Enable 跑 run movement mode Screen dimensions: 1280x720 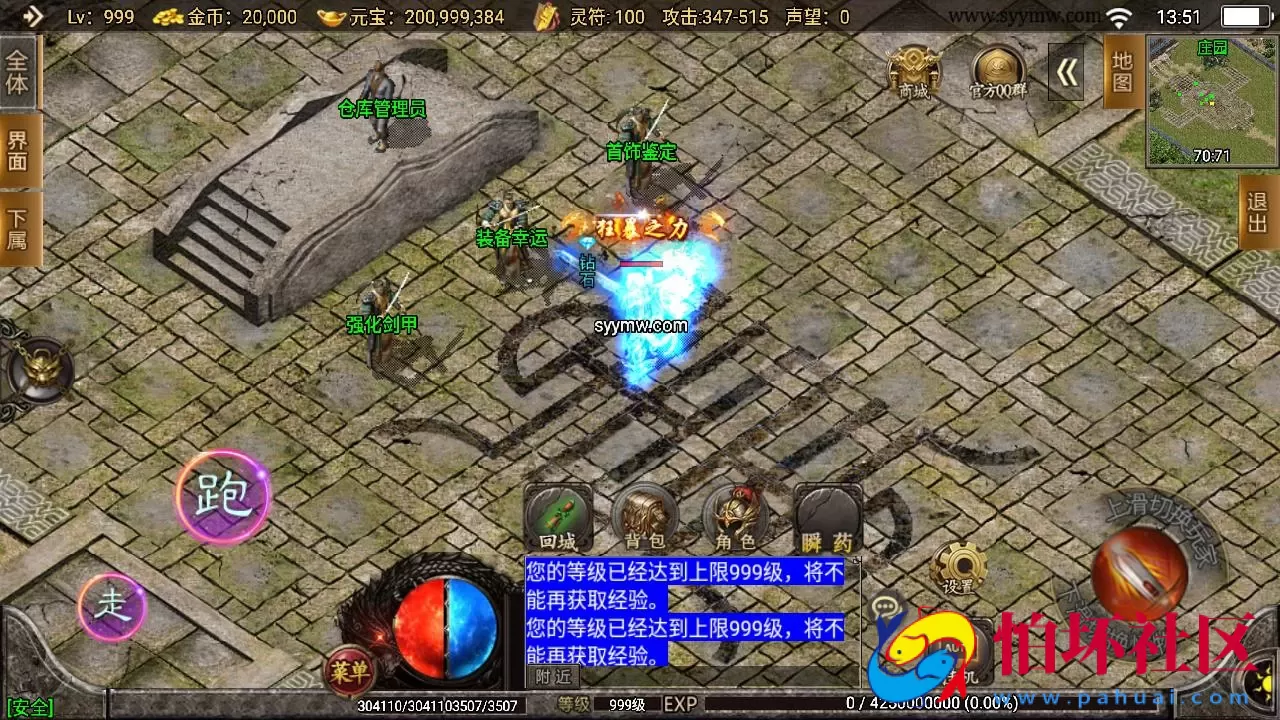coord(224,494)
